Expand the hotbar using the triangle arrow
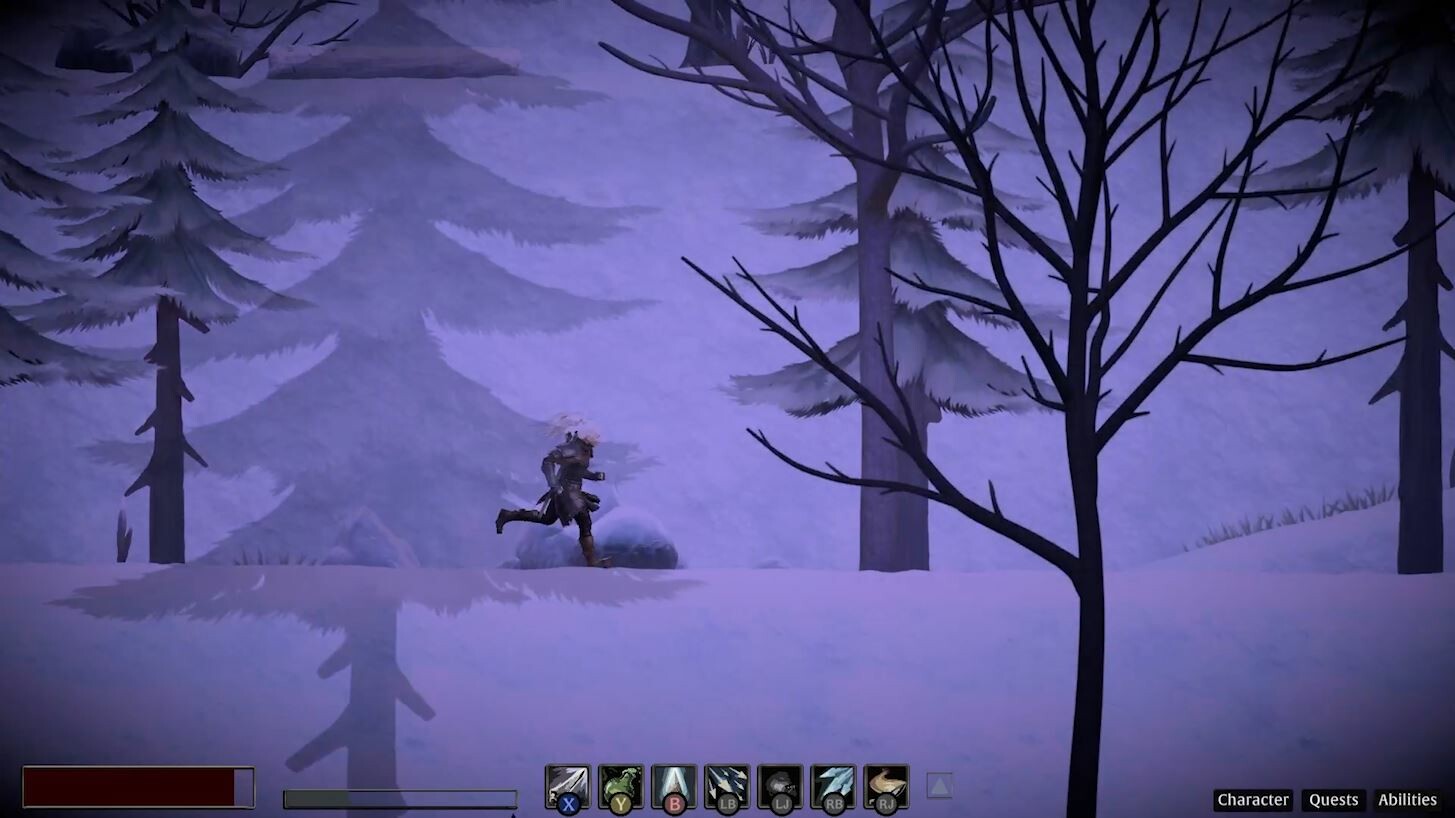1455x818 pixels. click(938, 786)
